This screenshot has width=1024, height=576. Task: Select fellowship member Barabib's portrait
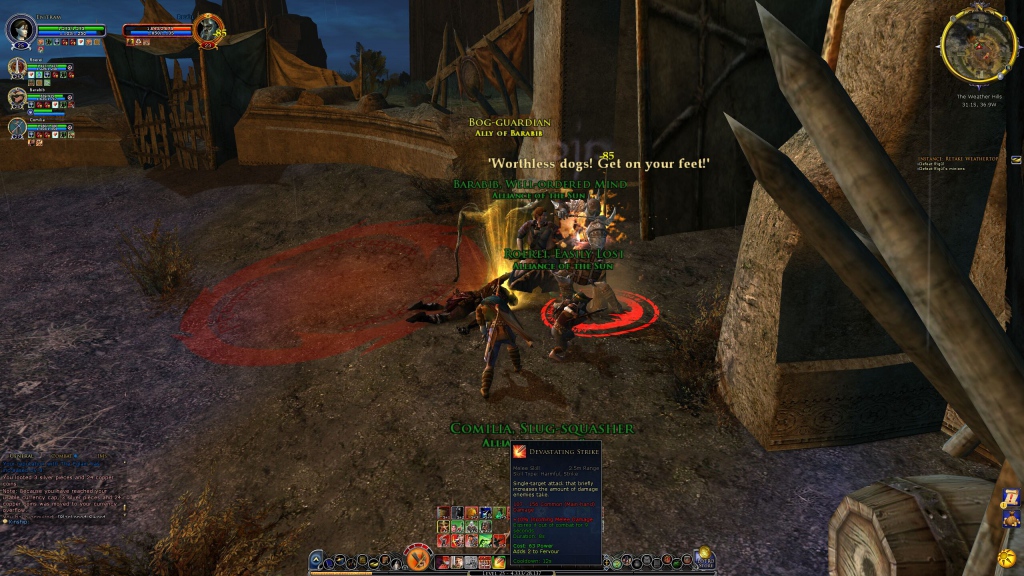[x=17, y=97]
